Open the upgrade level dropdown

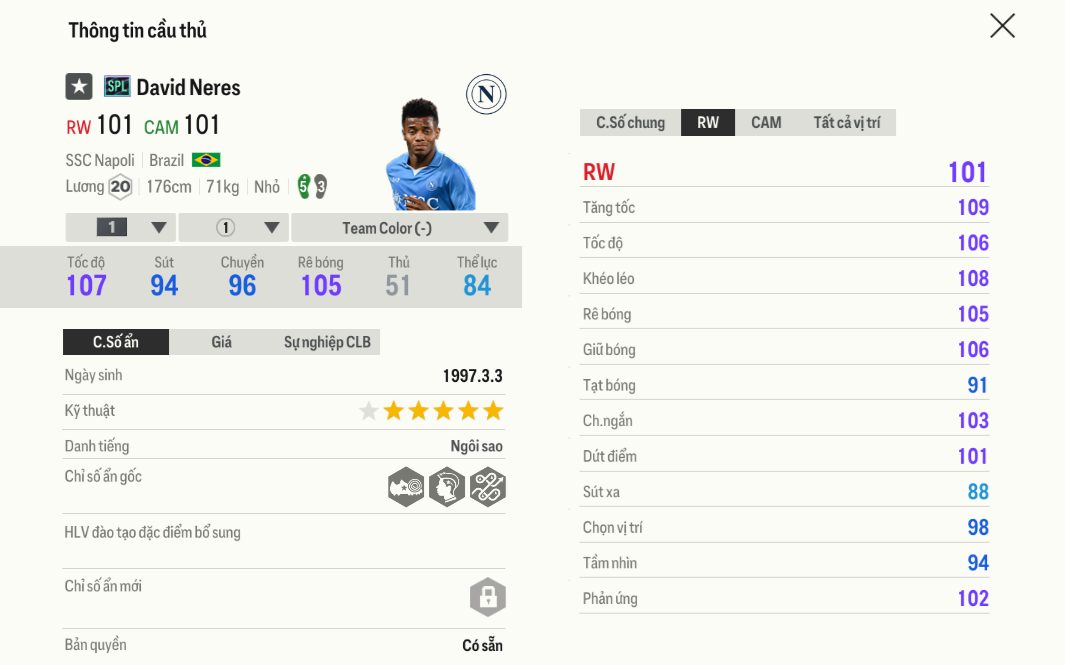click(x=121, y=228)
